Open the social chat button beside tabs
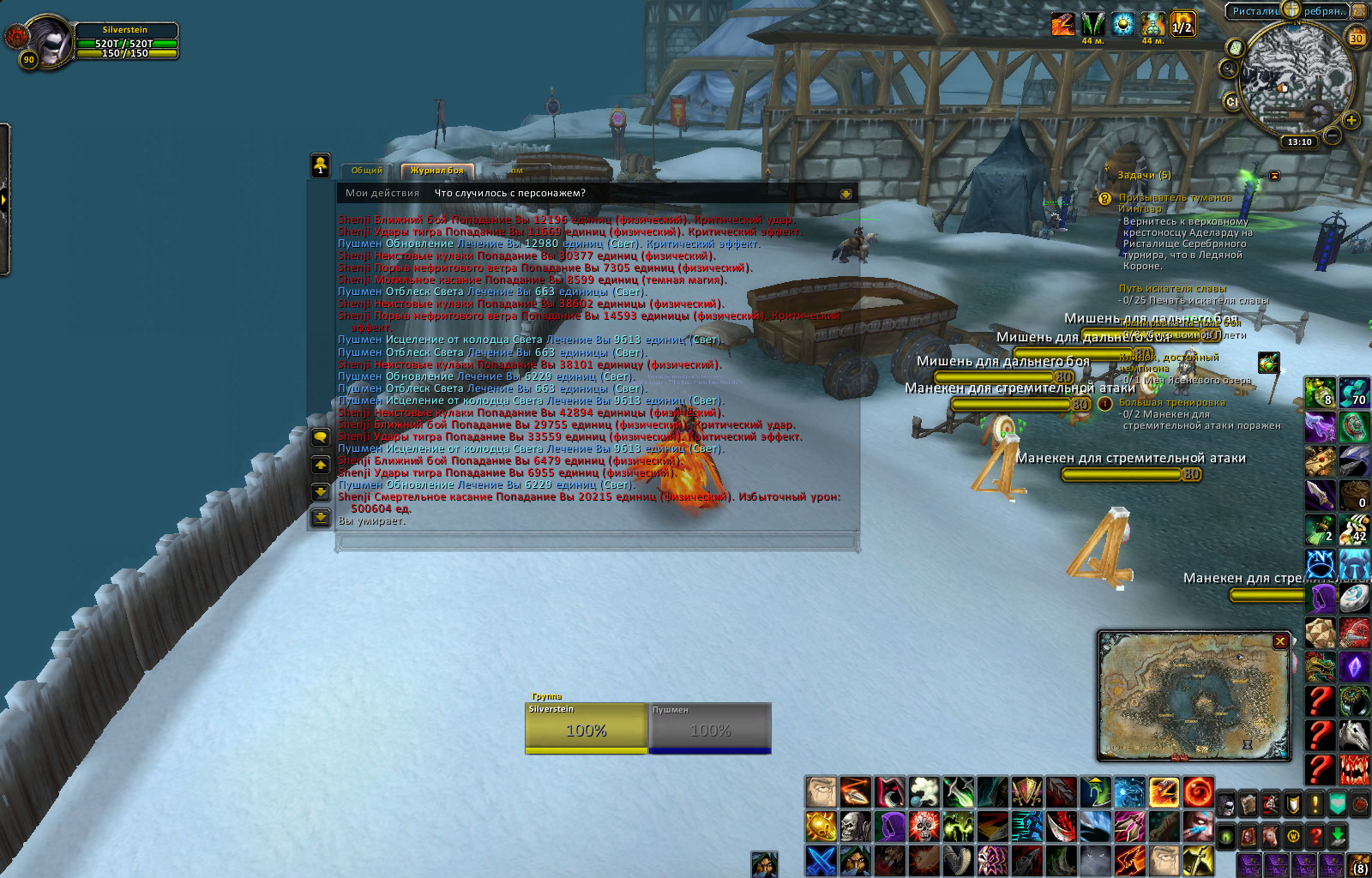 point(320,164)
